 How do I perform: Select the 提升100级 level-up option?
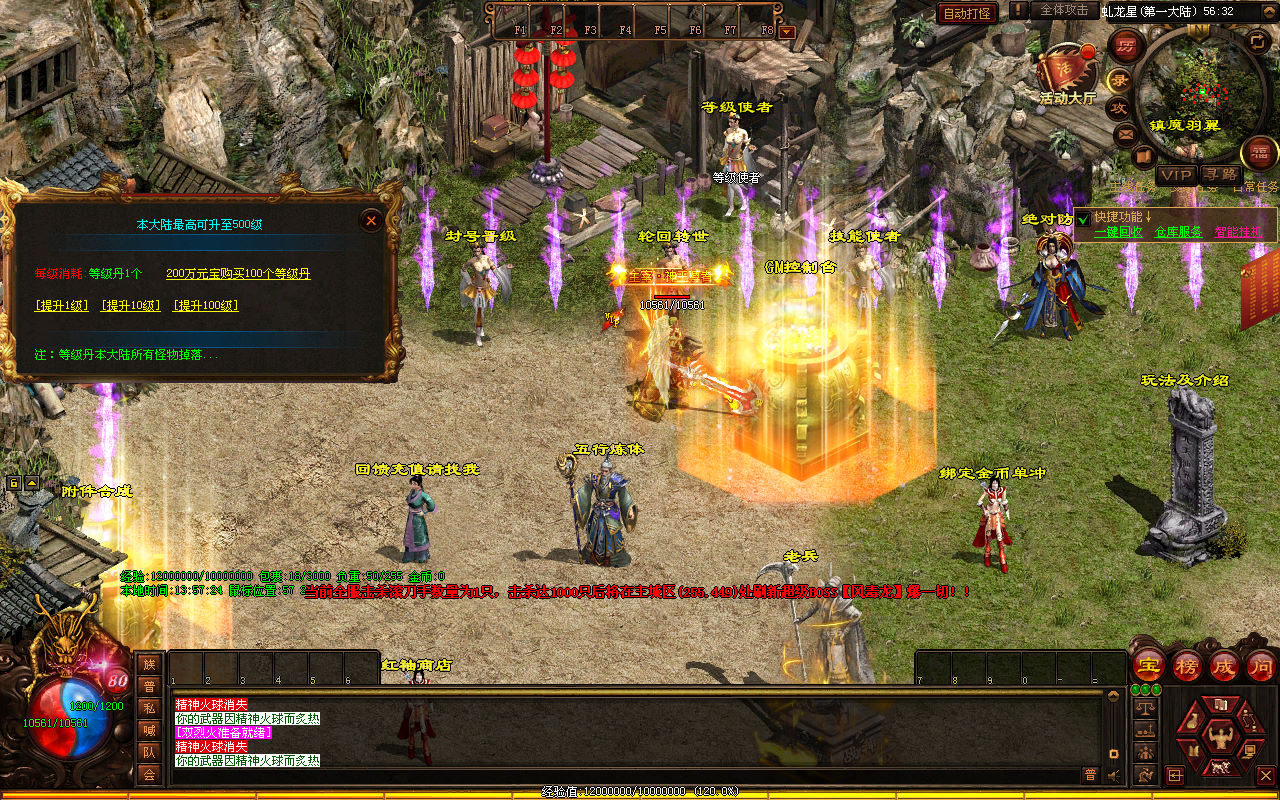click(x=205, y=305)
